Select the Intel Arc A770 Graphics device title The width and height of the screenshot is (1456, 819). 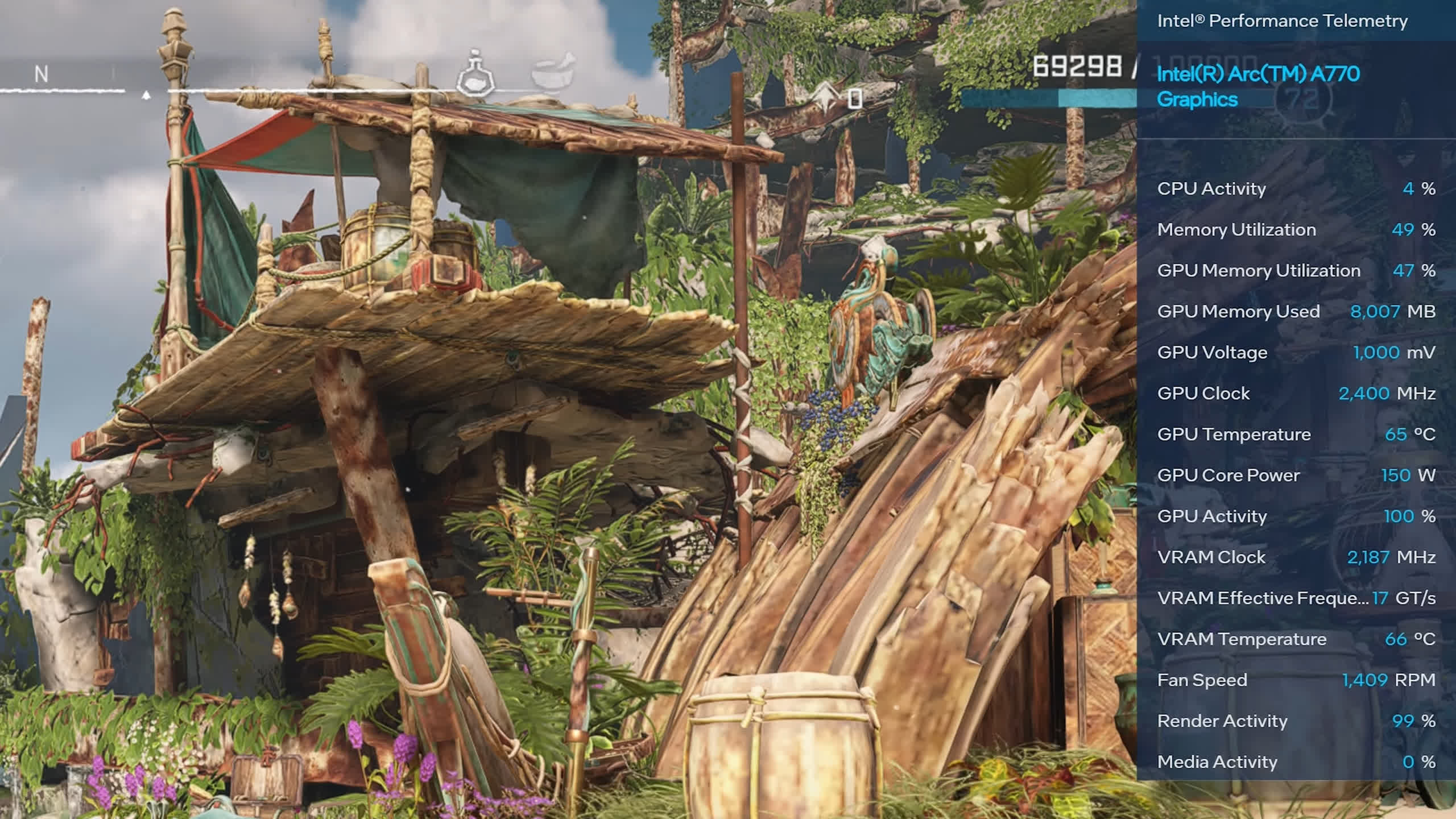coord(1258,86)
